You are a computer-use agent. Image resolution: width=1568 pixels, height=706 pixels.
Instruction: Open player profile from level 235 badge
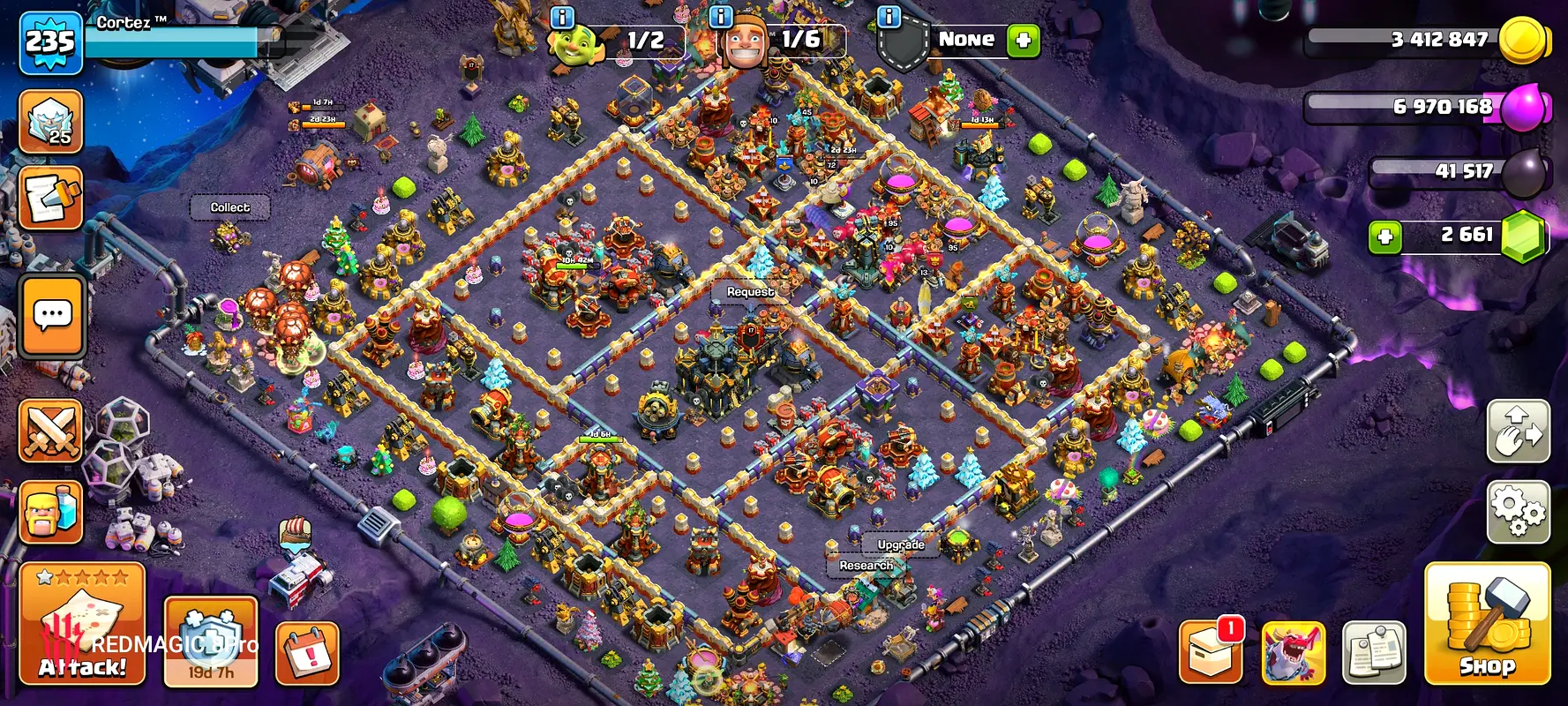click(50, 41)
